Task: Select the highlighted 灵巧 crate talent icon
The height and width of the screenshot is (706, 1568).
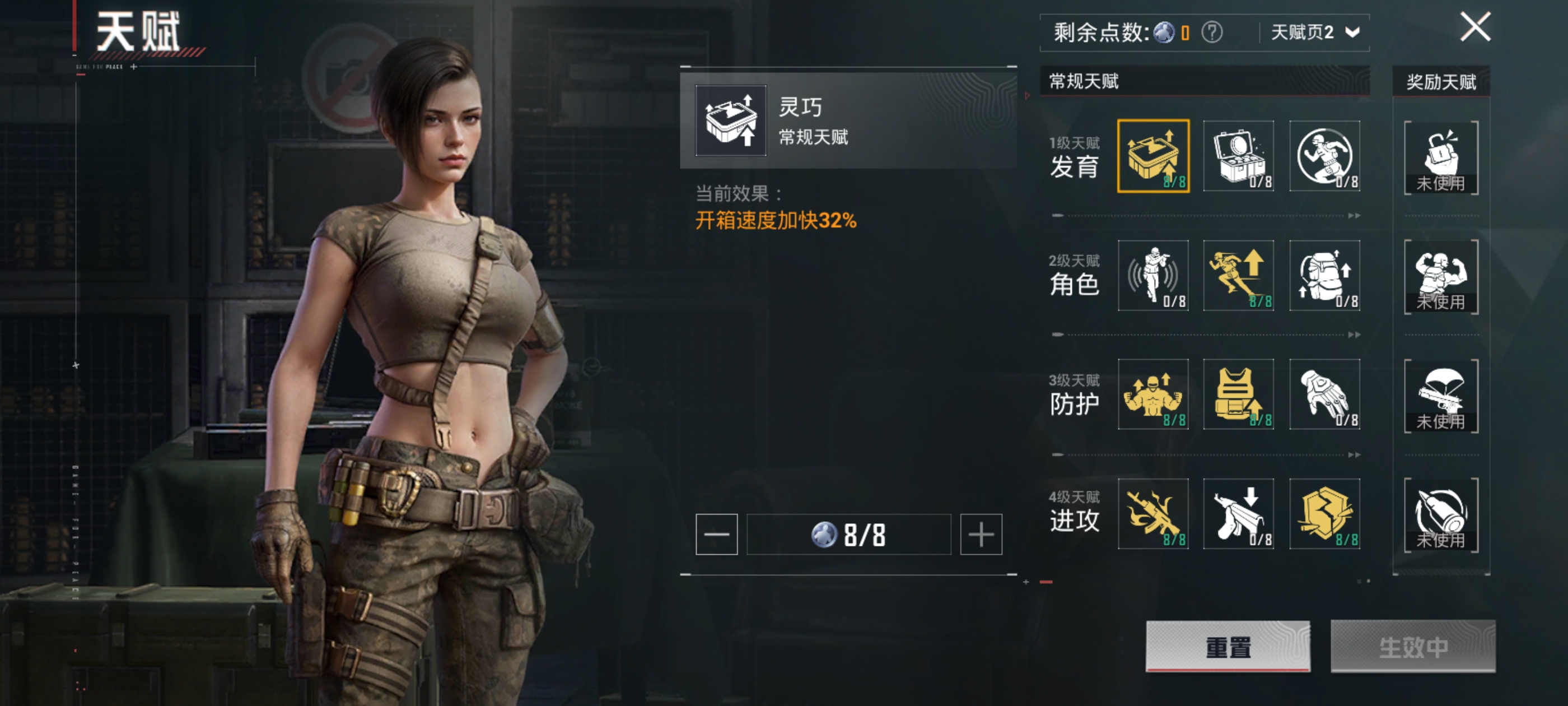Action: [x=1153, y=156]
